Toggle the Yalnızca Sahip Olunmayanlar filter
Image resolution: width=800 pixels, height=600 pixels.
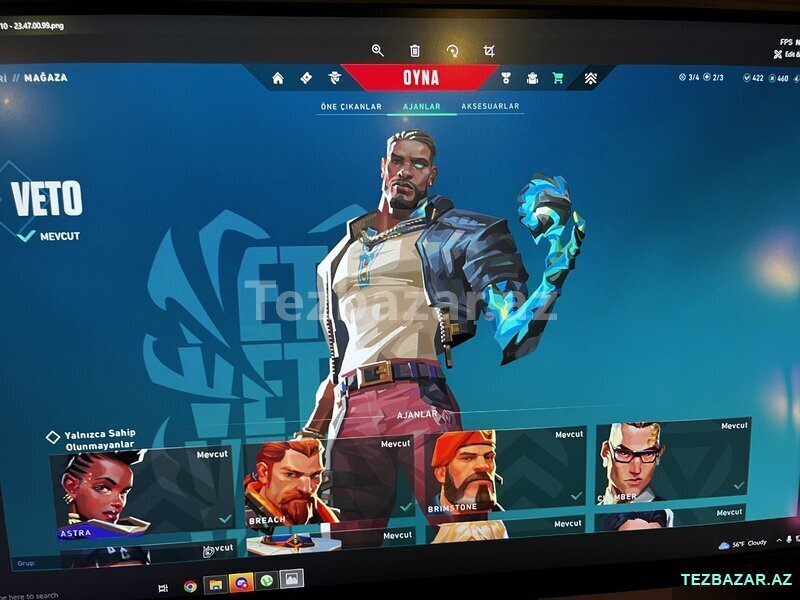coord(54,437)
